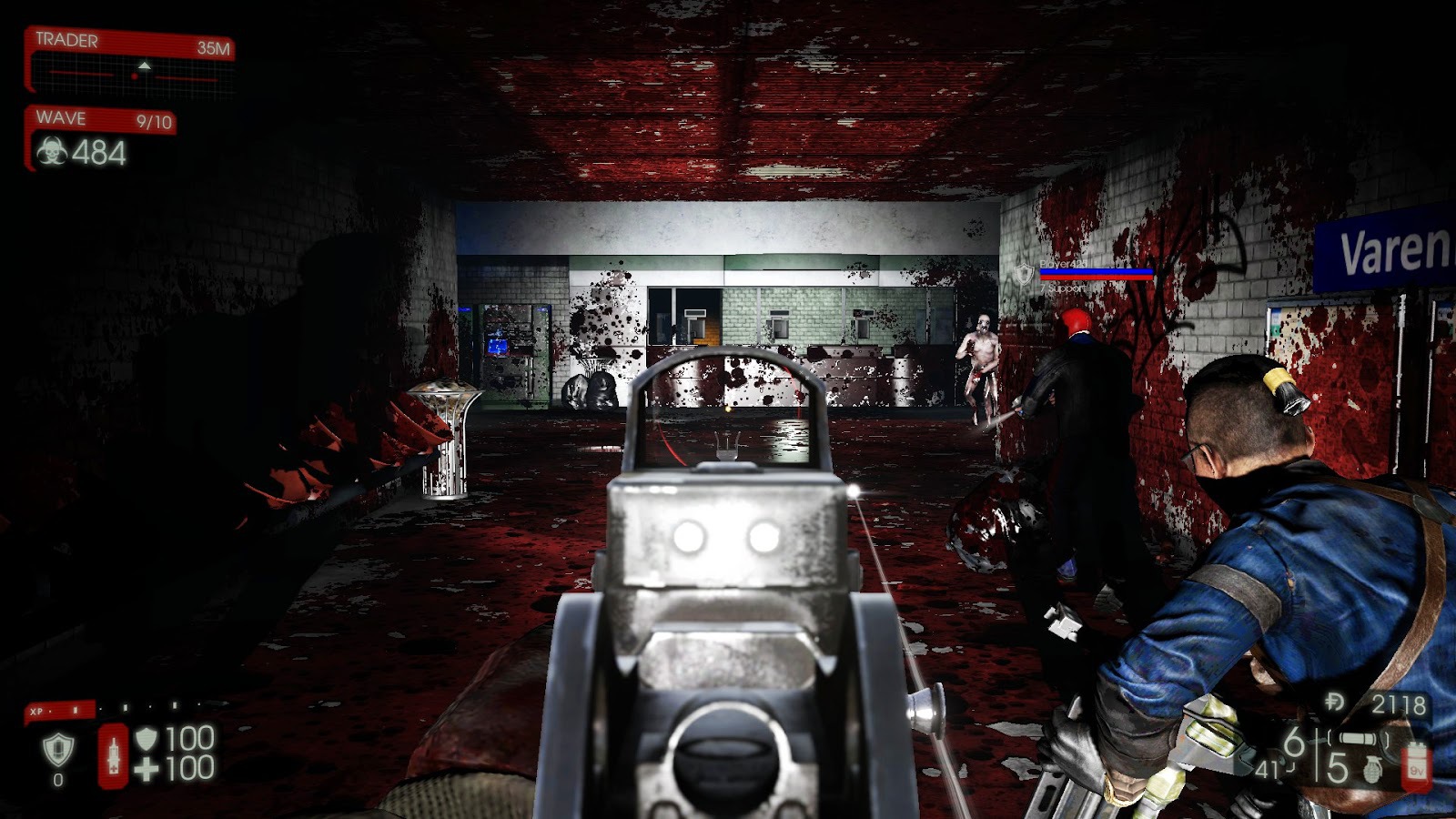Click the red XP progress bar

click(x=59, y=711)
